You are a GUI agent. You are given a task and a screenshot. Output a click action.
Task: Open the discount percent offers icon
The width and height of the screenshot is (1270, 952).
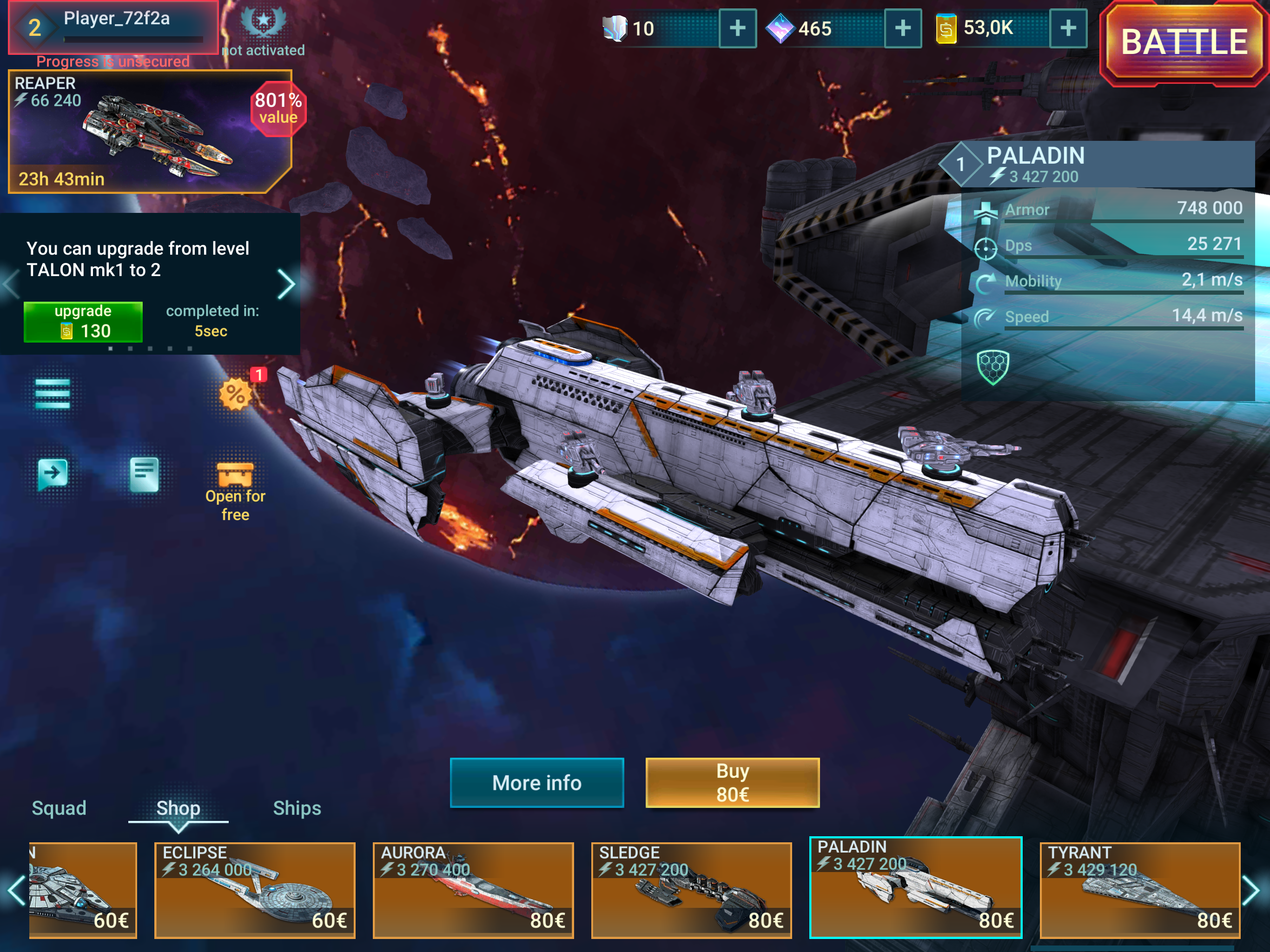pyautogui.click(x=235, y=395)
